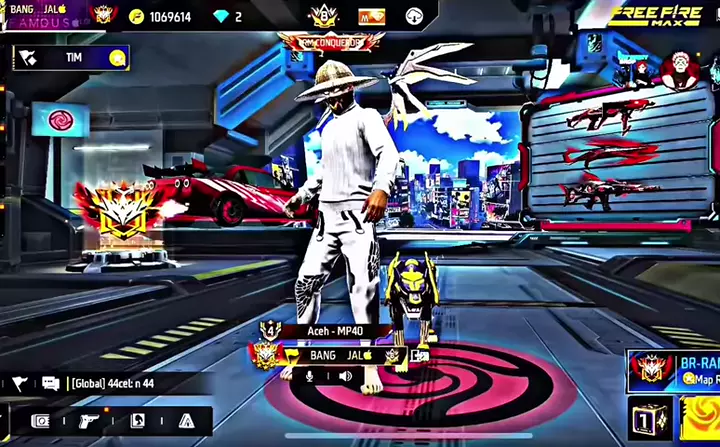The image size is (720, 447).
Task: Open the TIM team panel
Action: [x=72, y=58]
